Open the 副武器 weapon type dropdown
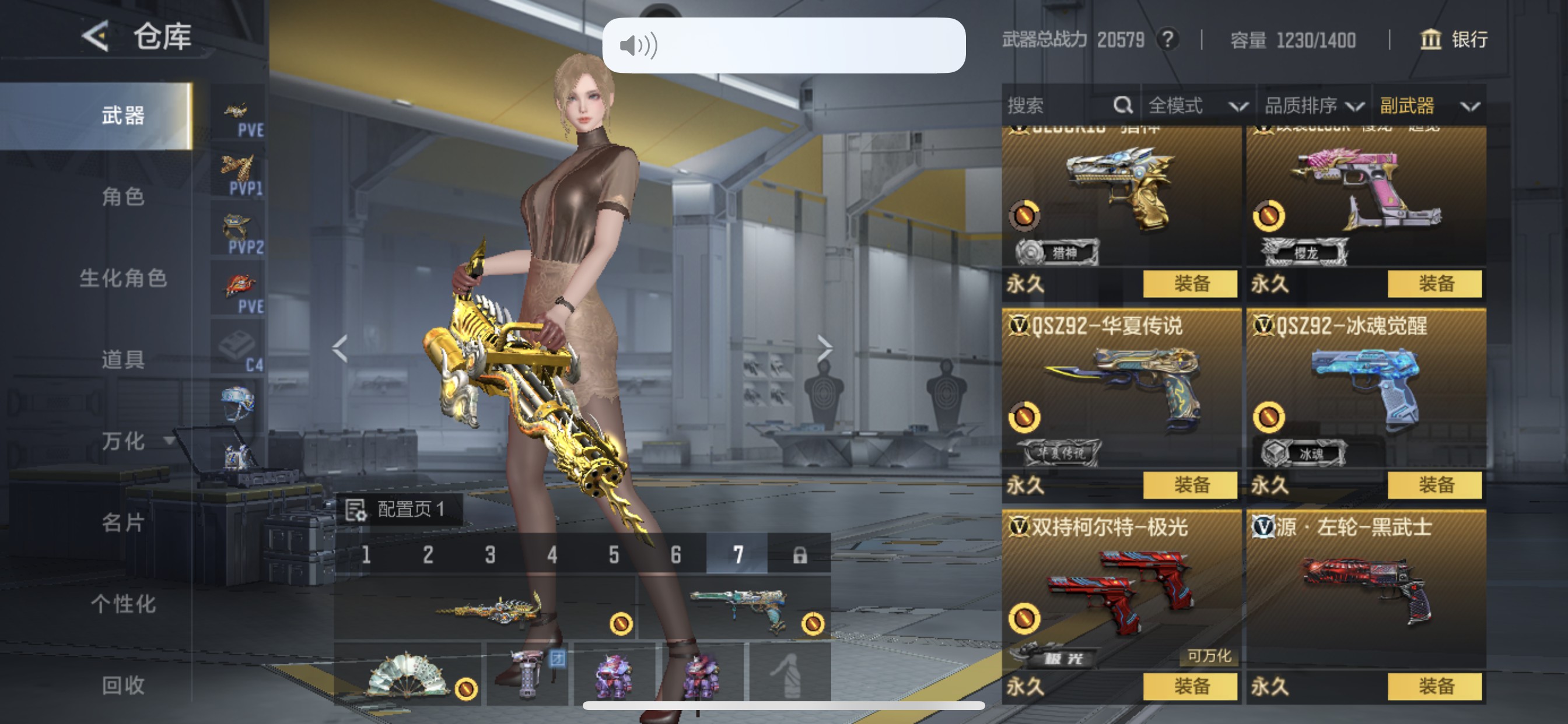 pos(1429,106)
